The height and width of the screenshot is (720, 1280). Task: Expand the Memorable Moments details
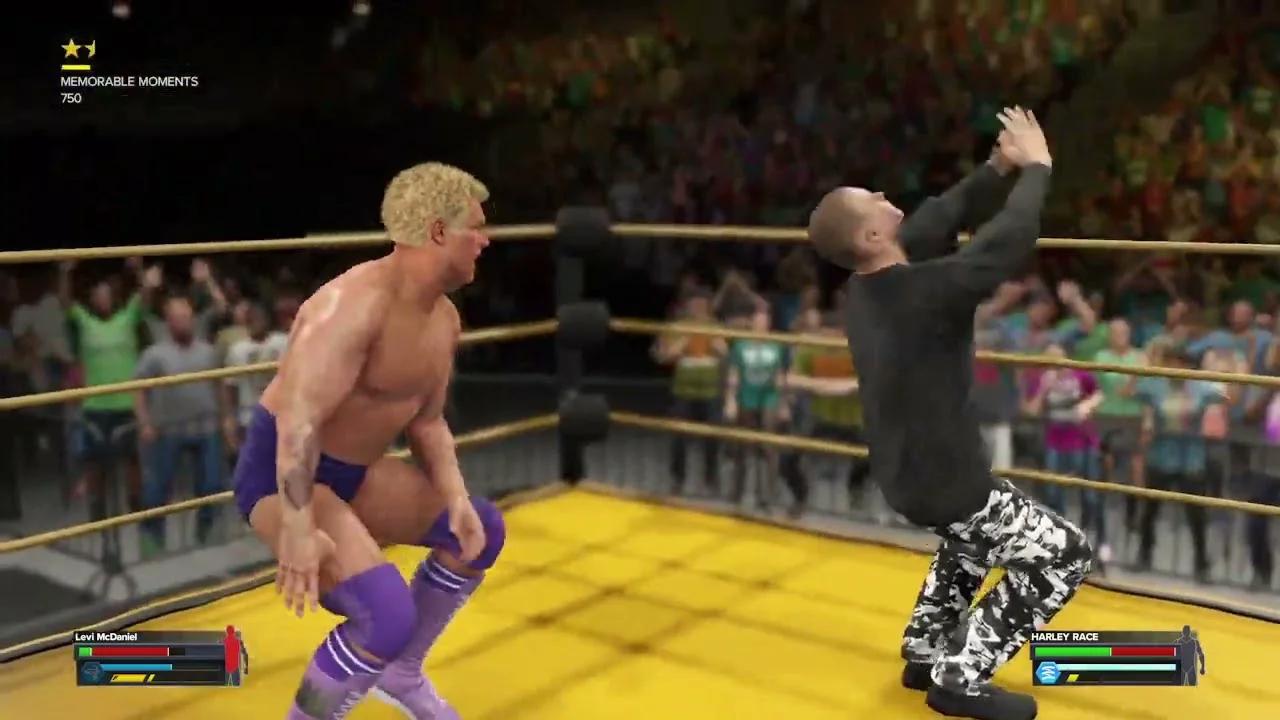coord(130,81)
